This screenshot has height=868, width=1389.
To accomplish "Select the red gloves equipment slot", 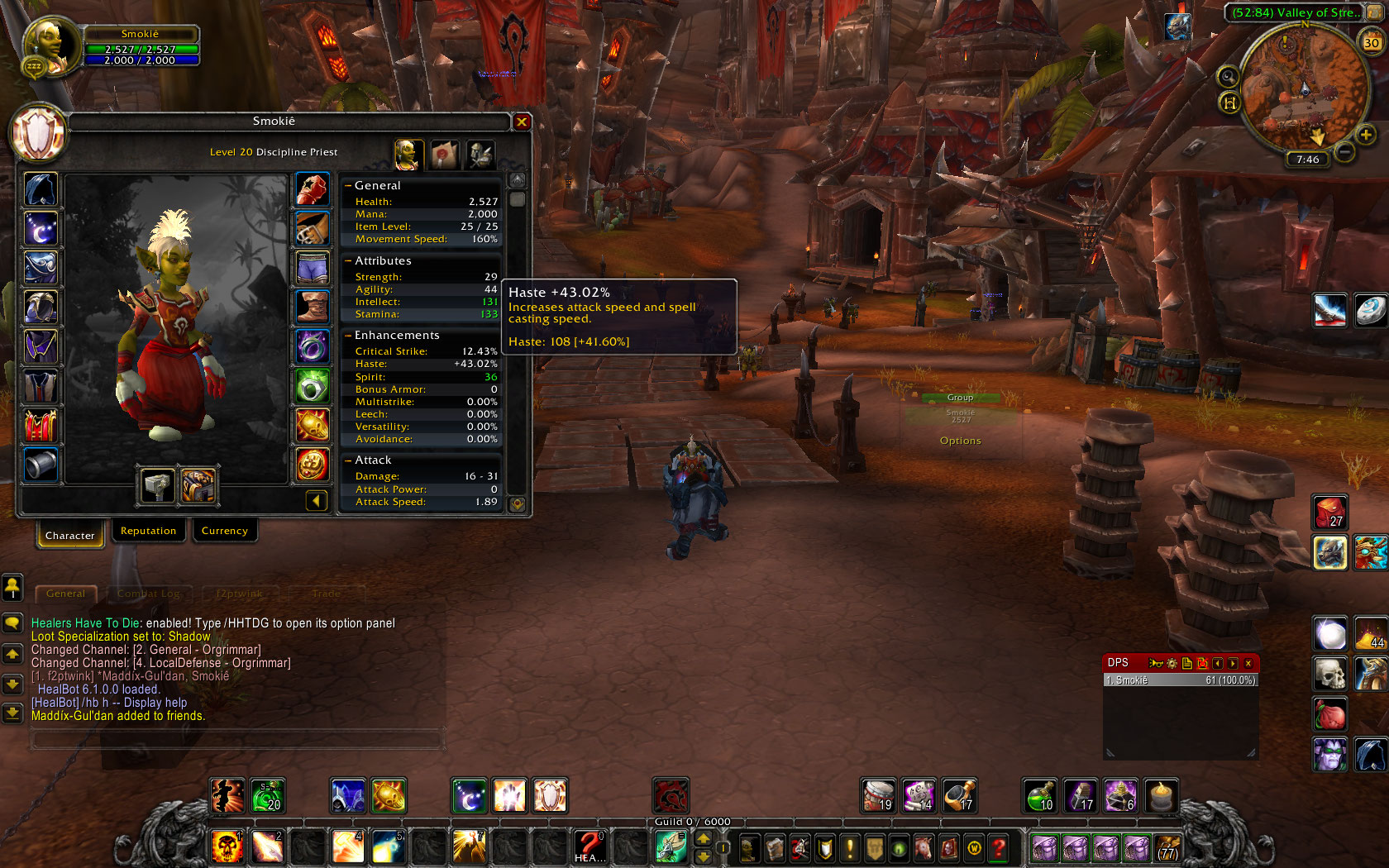I will (313, 189).
